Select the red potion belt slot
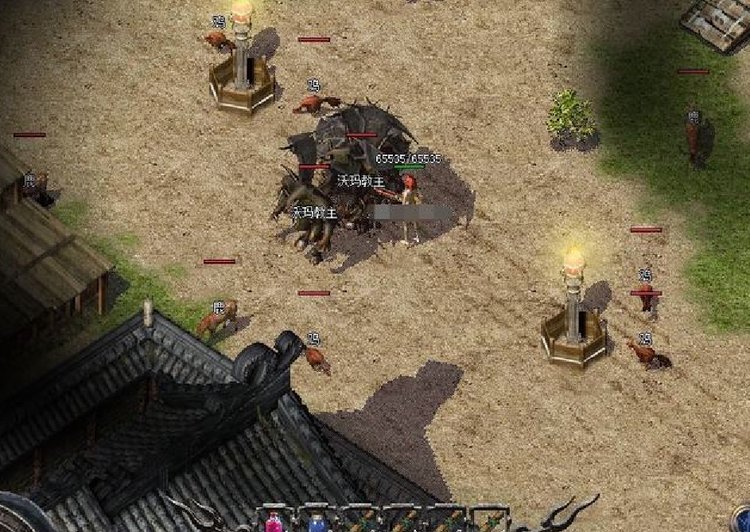750x532 pixels. tap(273, 521)
